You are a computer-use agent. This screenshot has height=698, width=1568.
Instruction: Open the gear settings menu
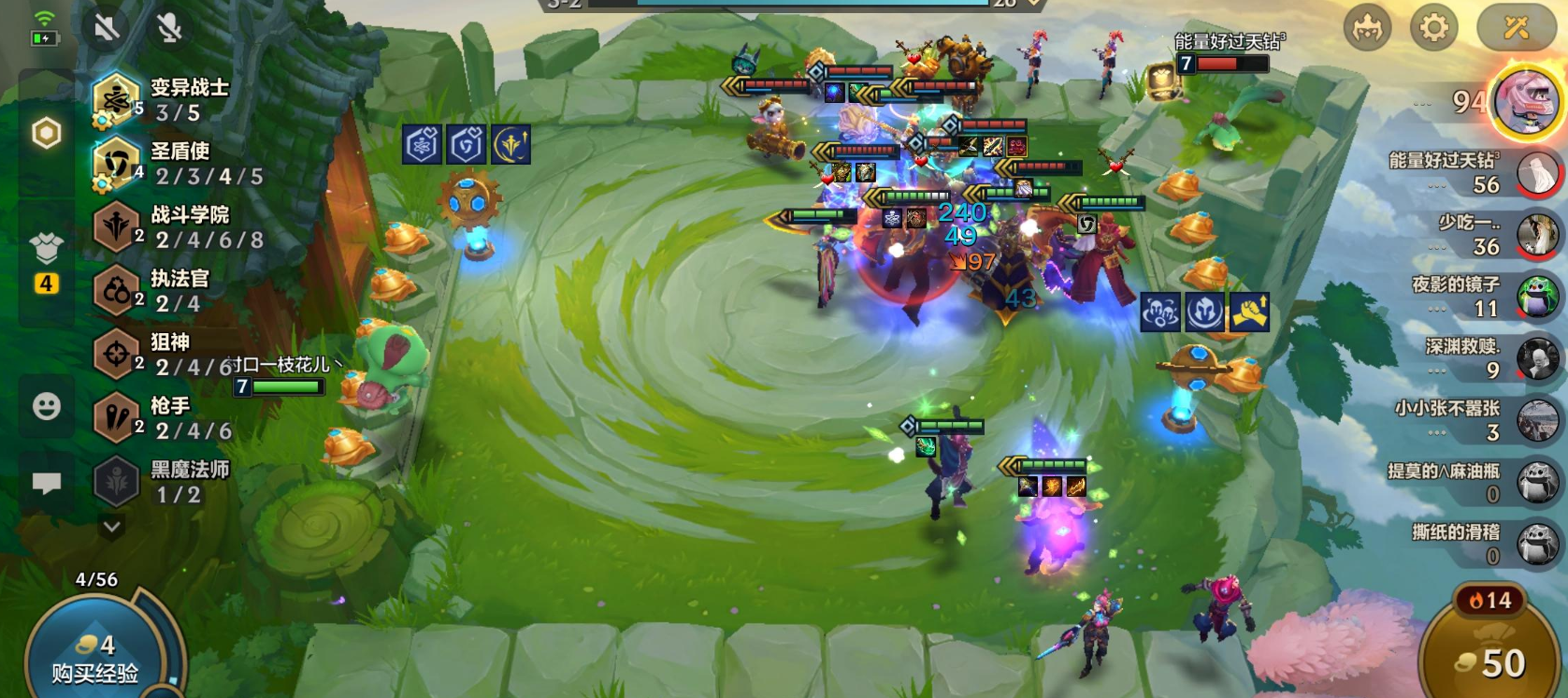tap(1433, 28)
